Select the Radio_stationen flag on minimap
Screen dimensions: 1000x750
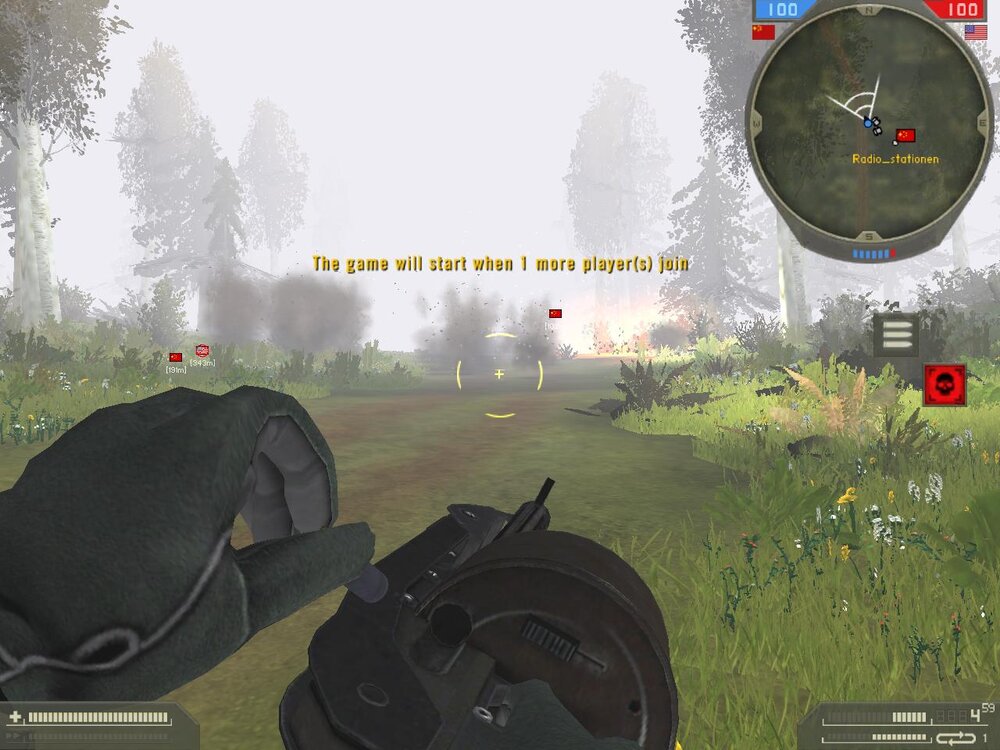pos(906,136)
